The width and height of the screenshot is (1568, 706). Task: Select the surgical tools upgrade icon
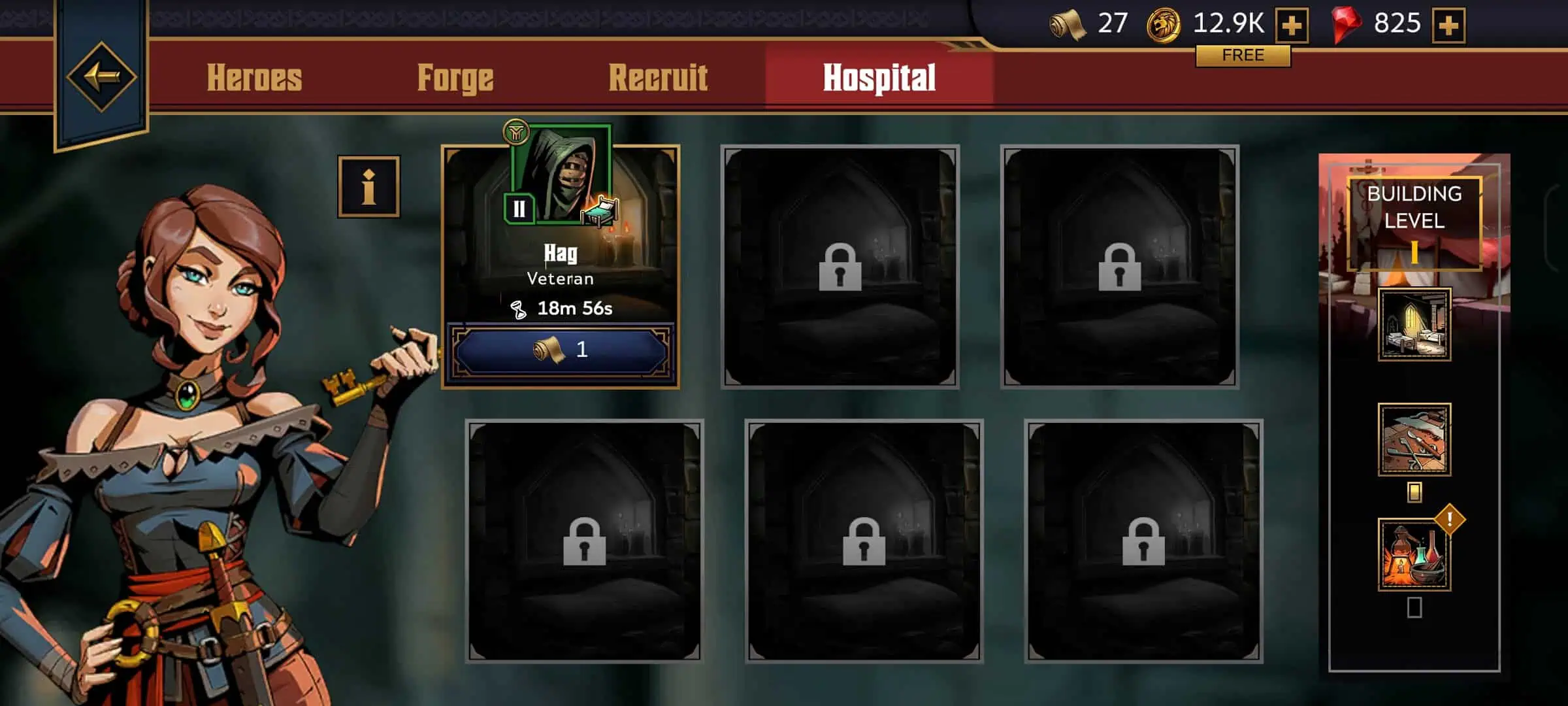tap(1414, 439)
